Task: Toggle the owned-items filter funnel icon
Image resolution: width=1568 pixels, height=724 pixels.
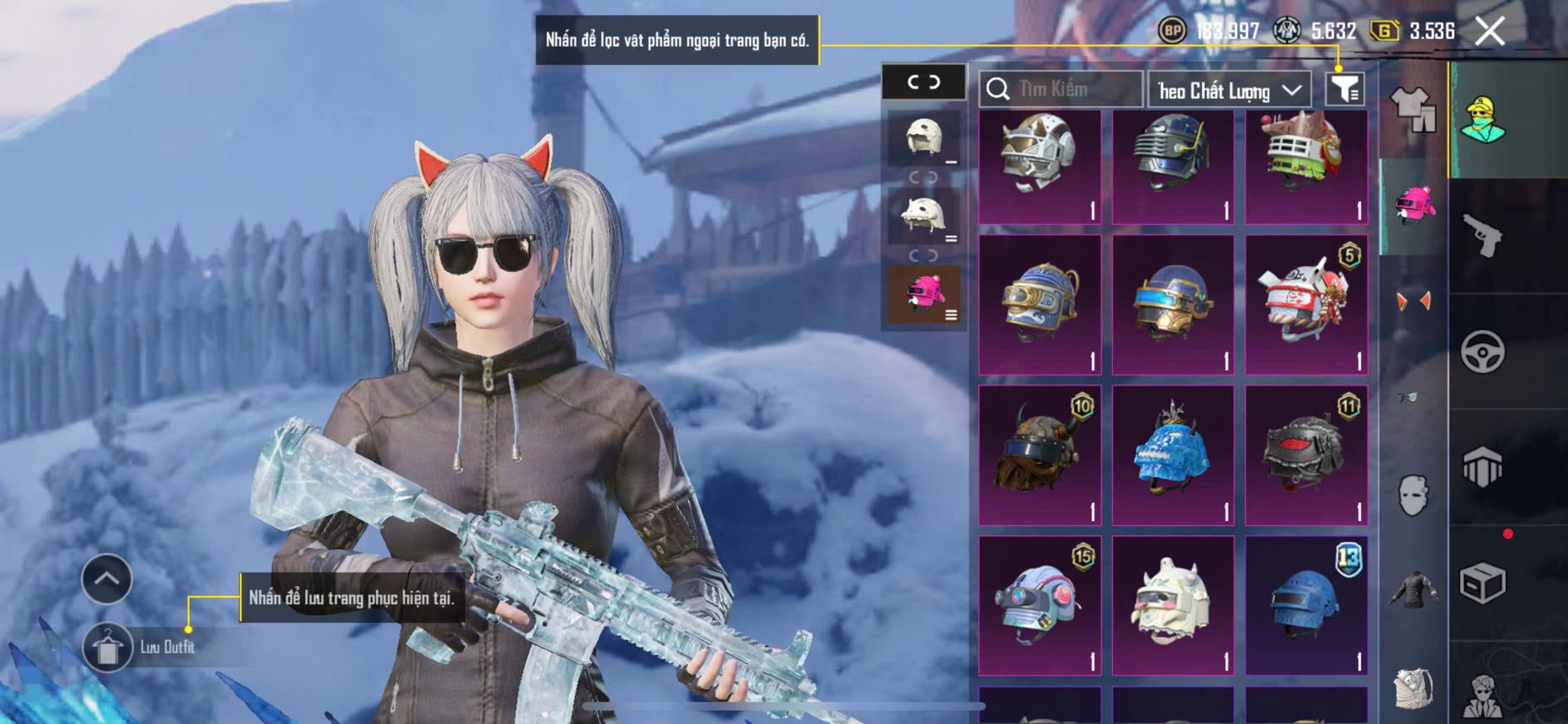Action: (1344, 89)
